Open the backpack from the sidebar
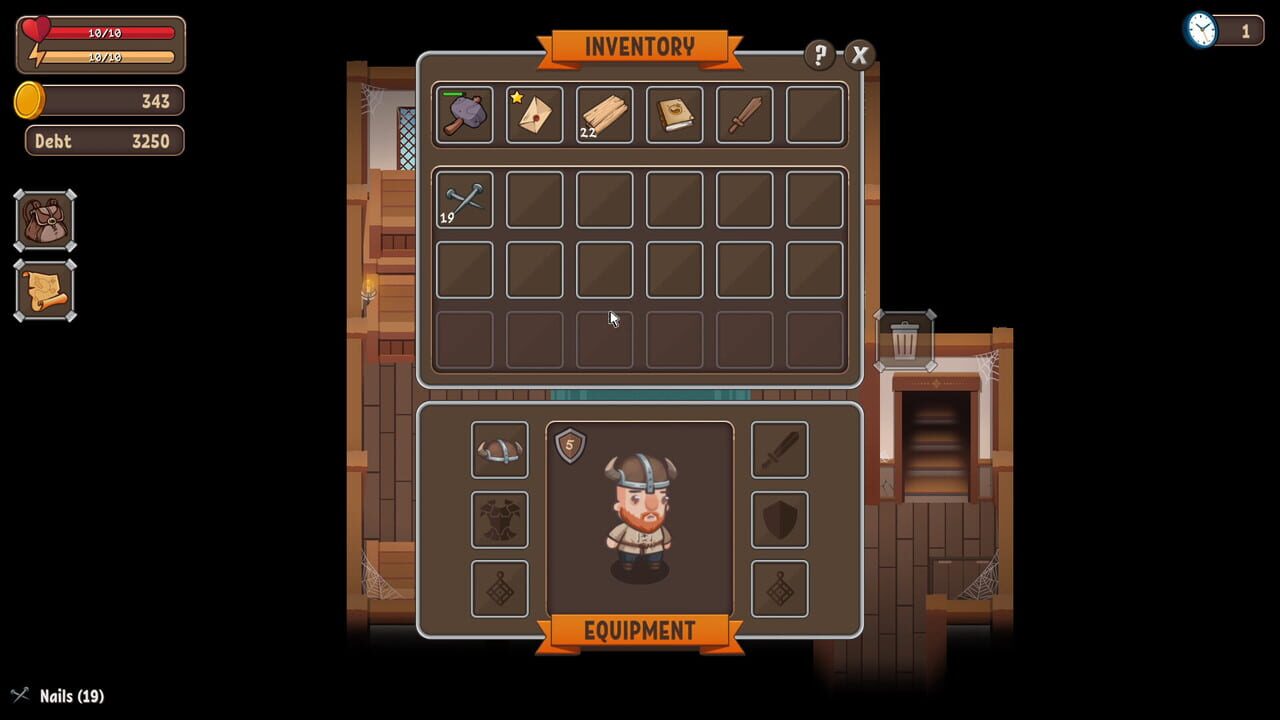 (44, 222)
